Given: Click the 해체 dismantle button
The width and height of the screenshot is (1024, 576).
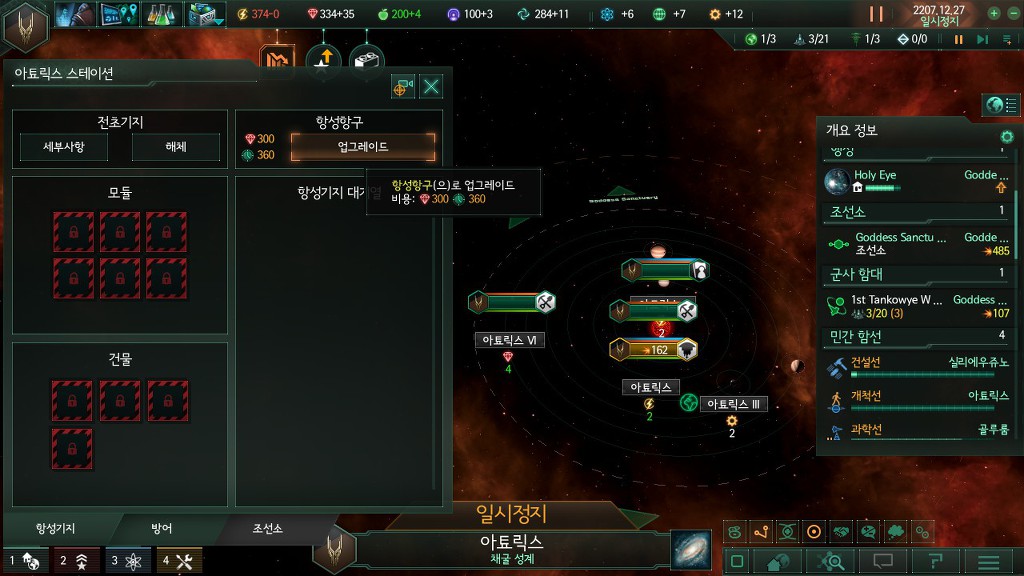Looking at the screenshot, I should pos(175,147).
